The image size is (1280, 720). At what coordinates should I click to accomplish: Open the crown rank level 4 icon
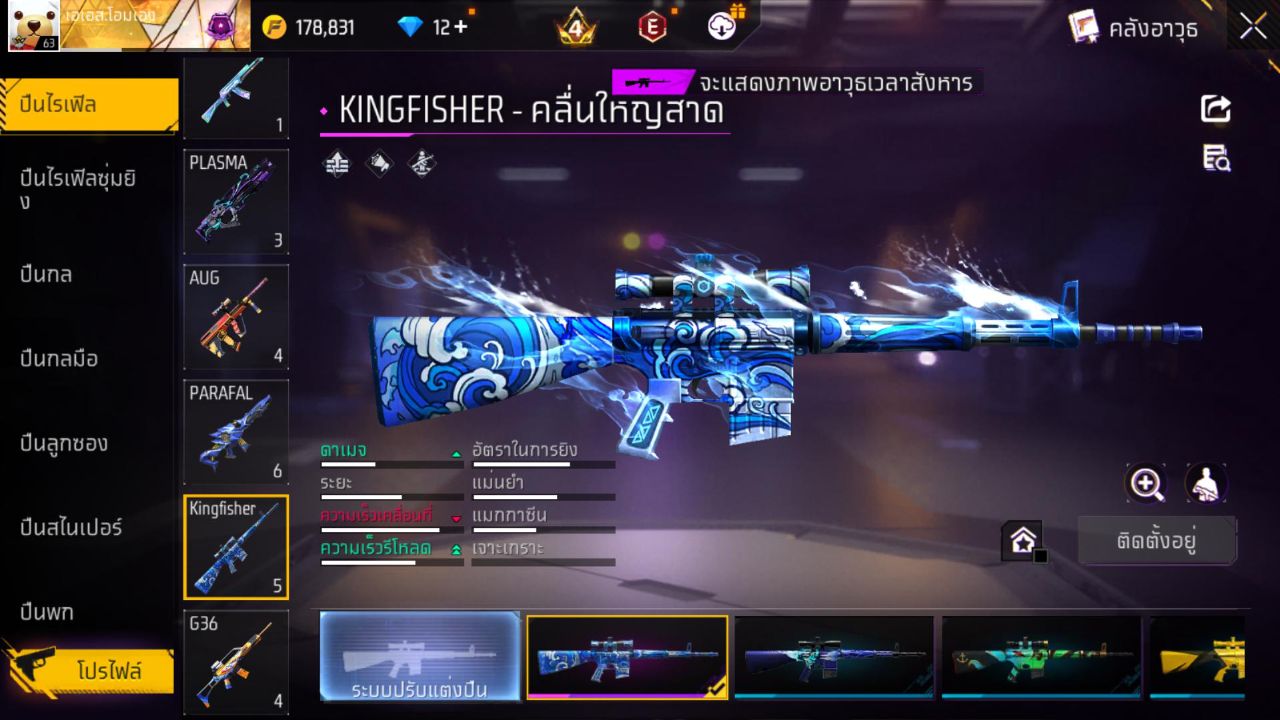(576, 27)
